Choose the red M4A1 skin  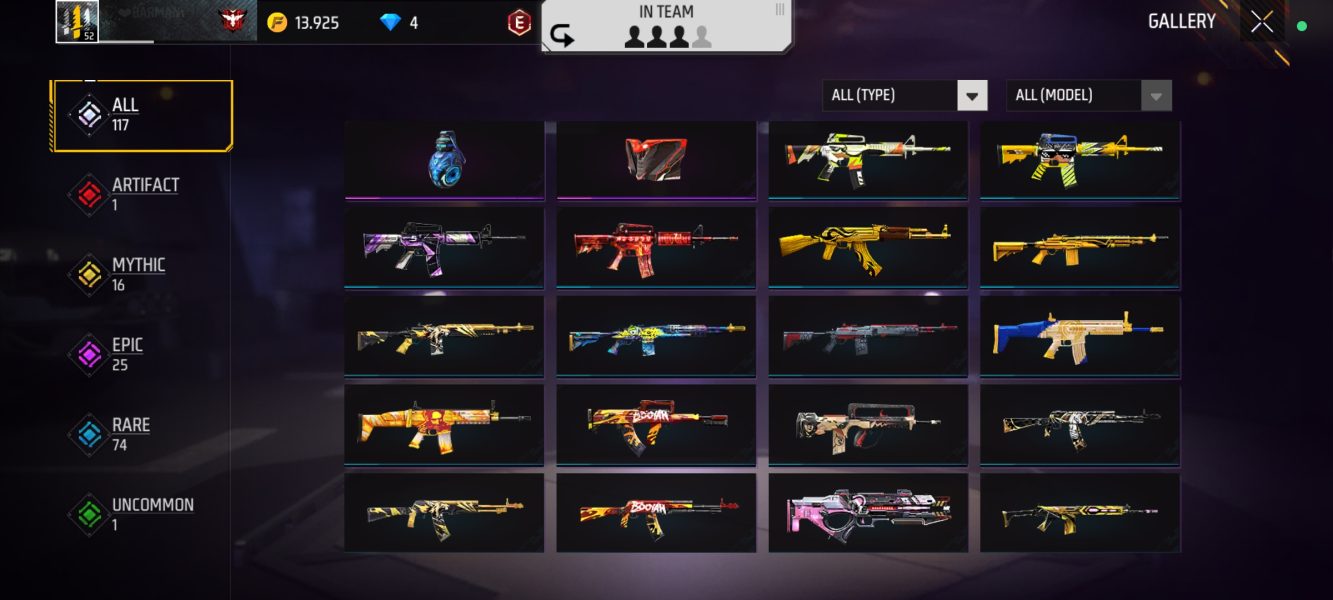tap(656, 246)
